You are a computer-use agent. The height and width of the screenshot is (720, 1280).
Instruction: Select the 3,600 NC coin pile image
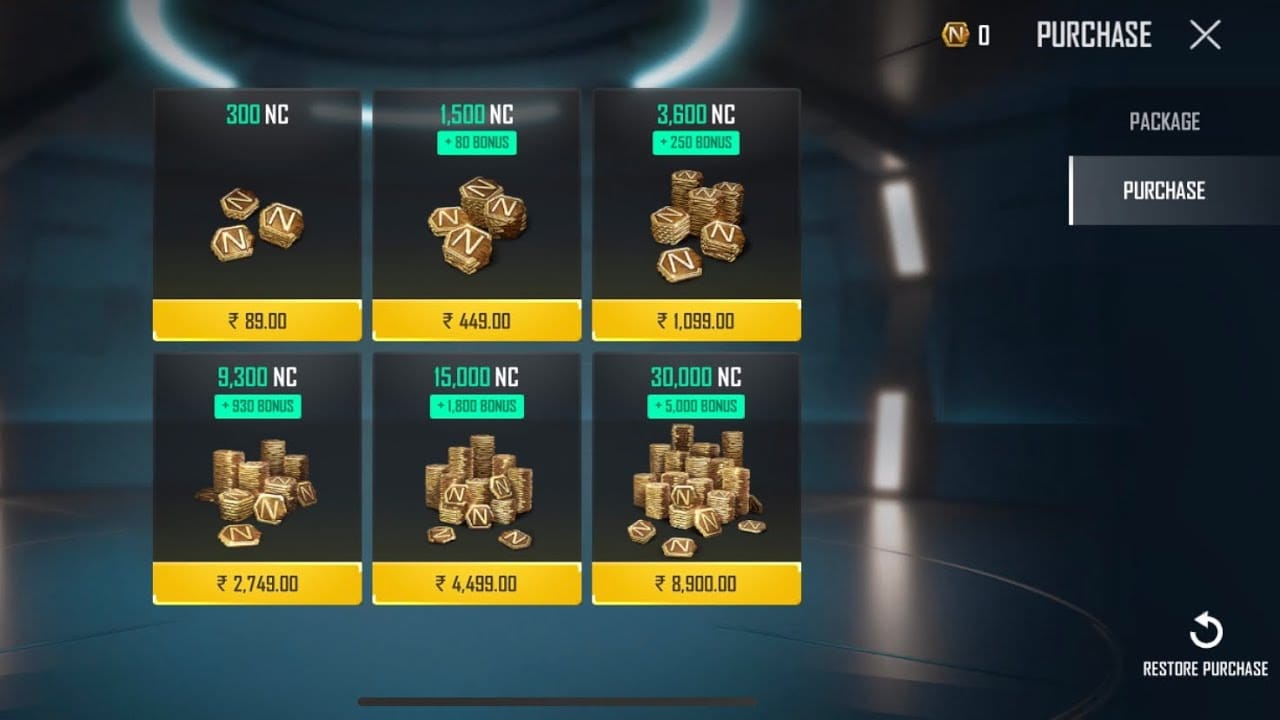pos(696,225)
